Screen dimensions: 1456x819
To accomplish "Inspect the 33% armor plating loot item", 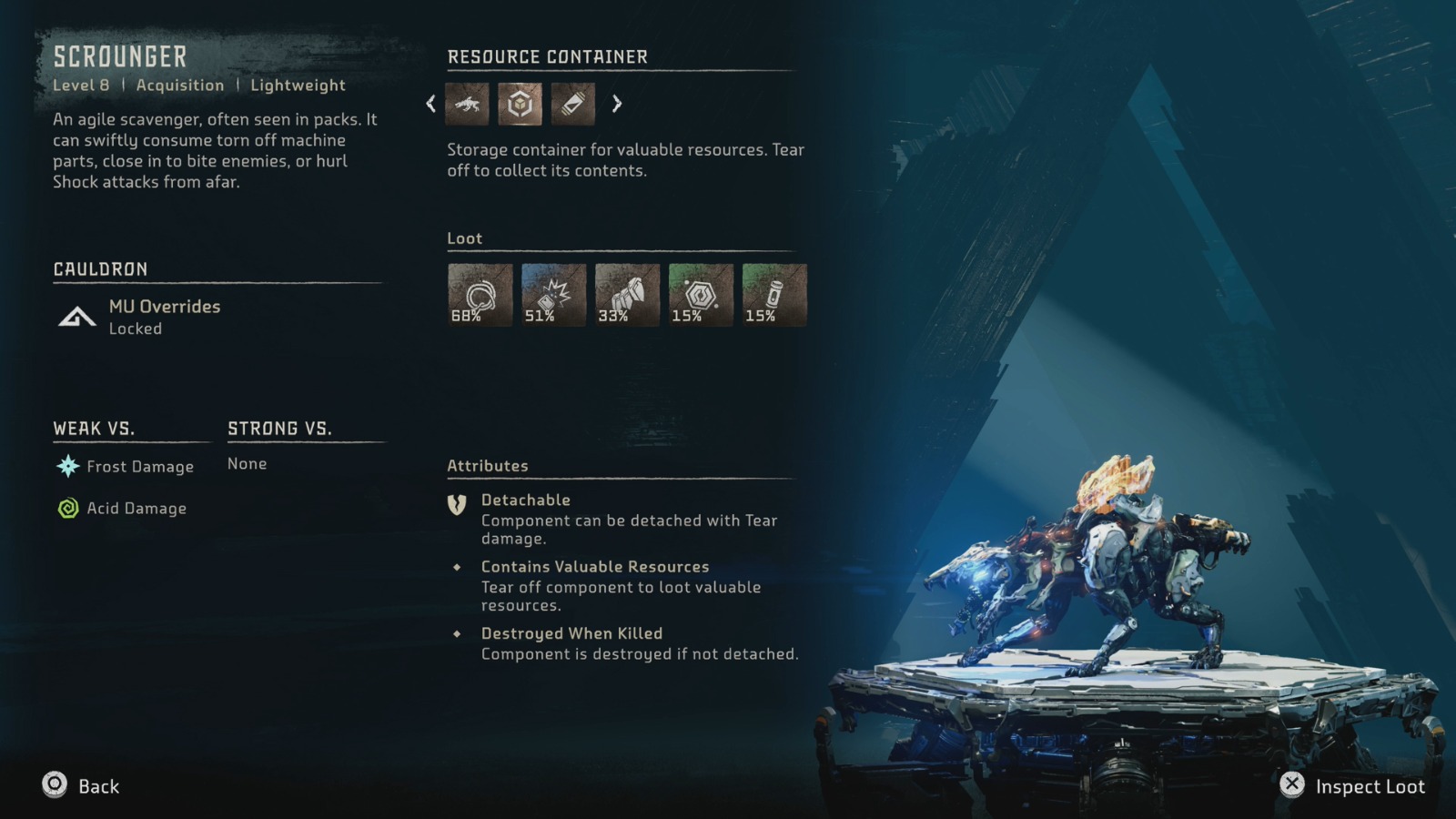I will point(627,295).
